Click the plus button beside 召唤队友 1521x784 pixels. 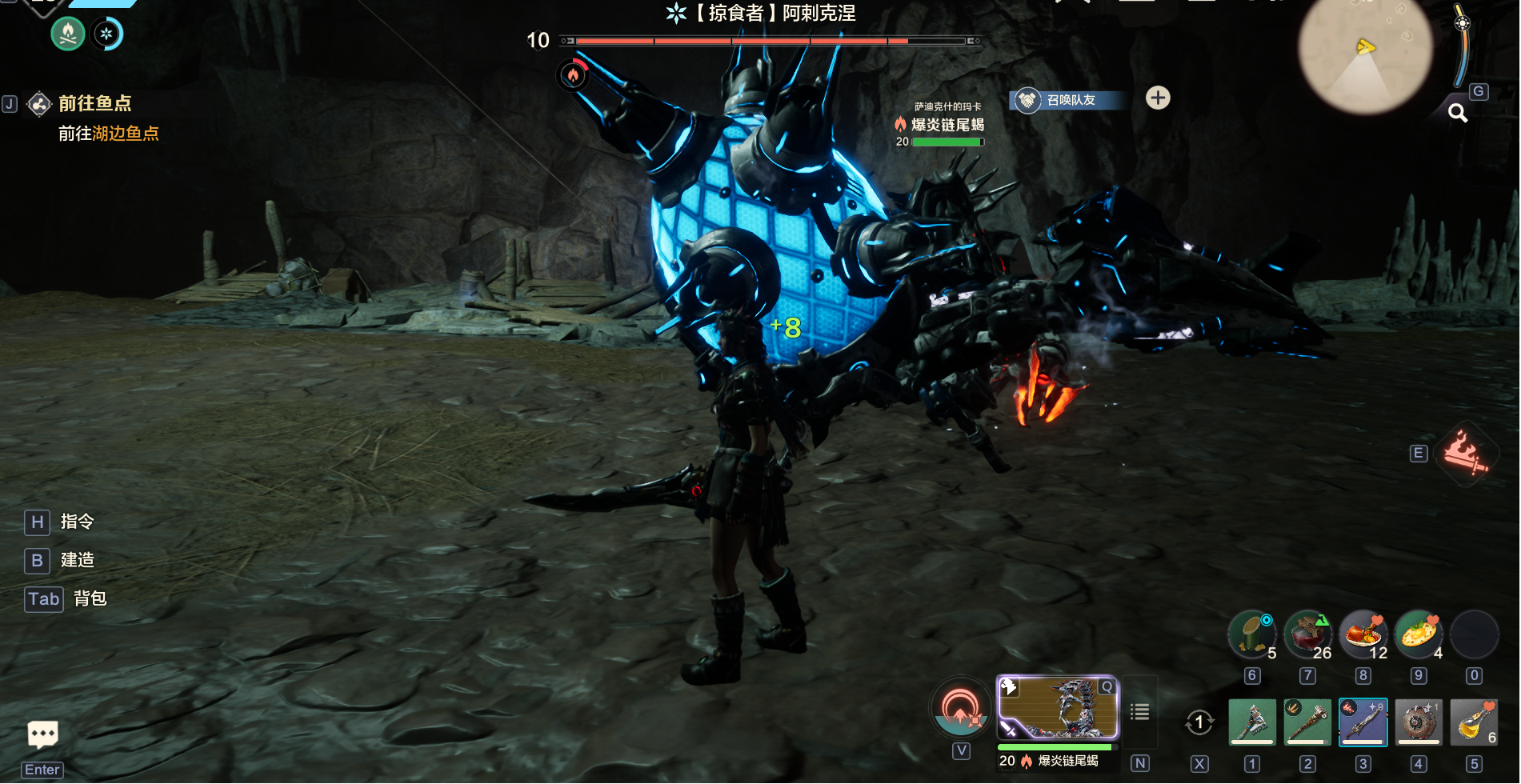coord(1158,98)
